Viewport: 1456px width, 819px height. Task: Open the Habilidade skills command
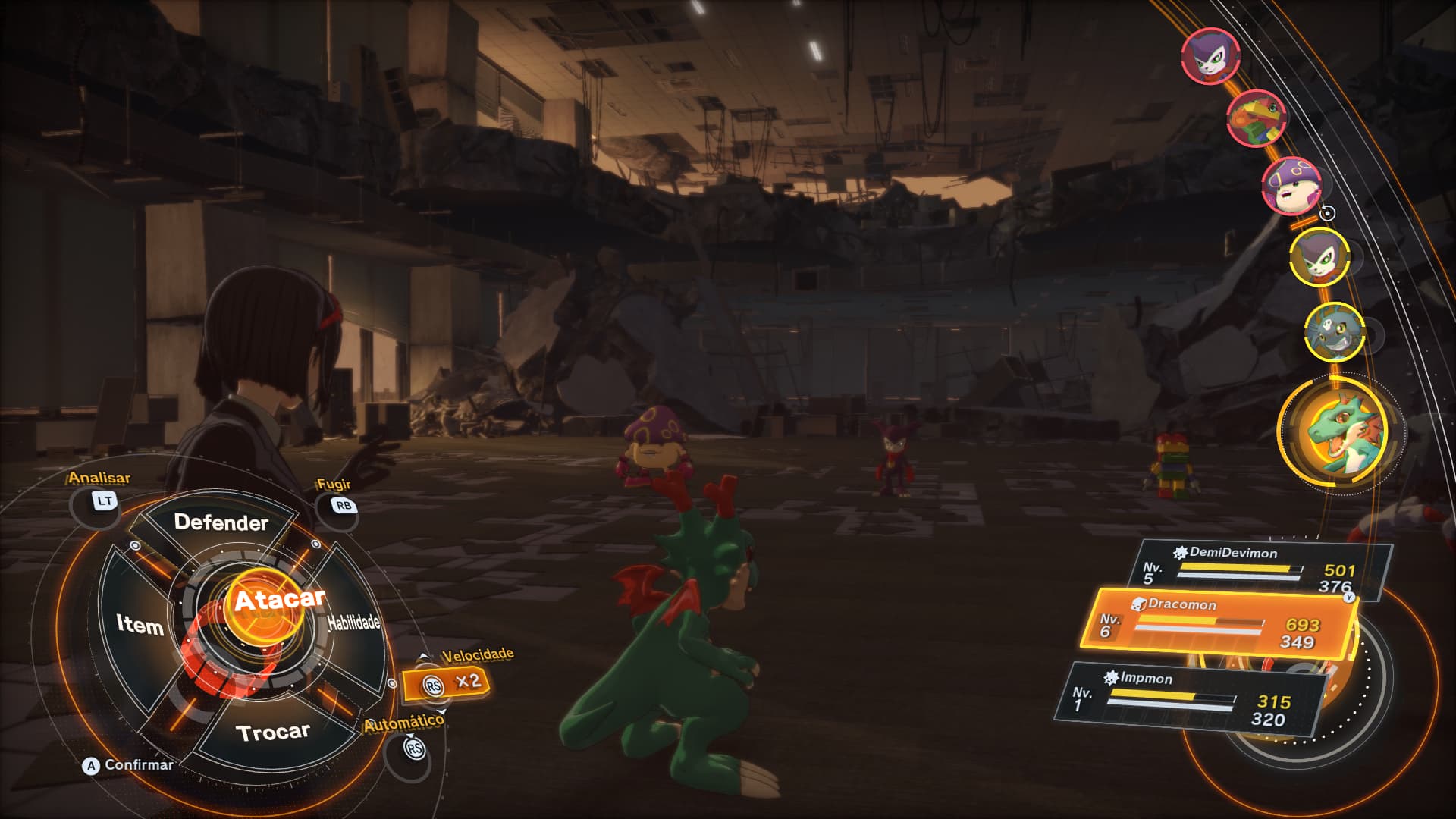click(353, 623)
